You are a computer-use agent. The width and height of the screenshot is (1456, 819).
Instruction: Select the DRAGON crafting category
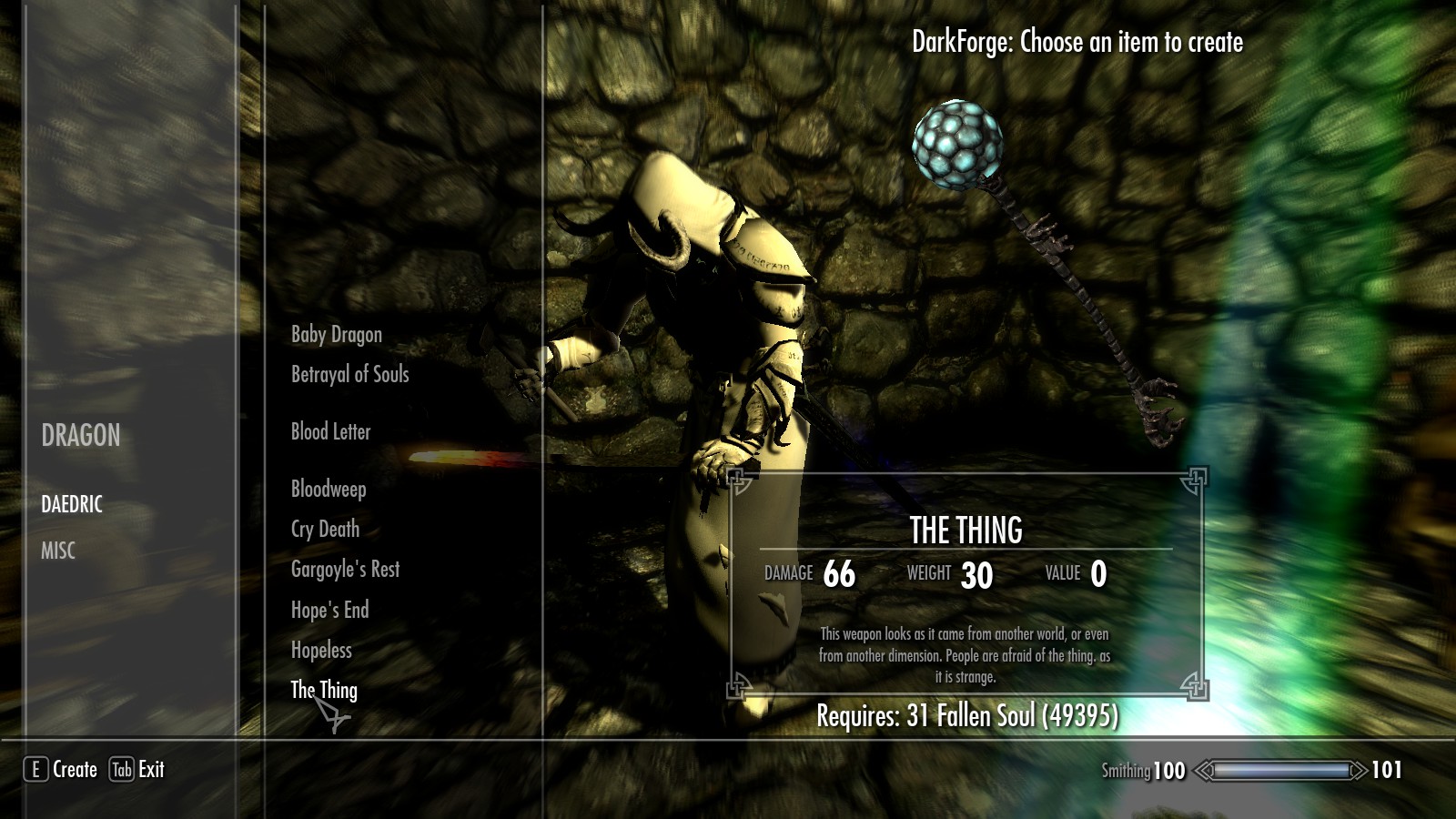point(81,436)
